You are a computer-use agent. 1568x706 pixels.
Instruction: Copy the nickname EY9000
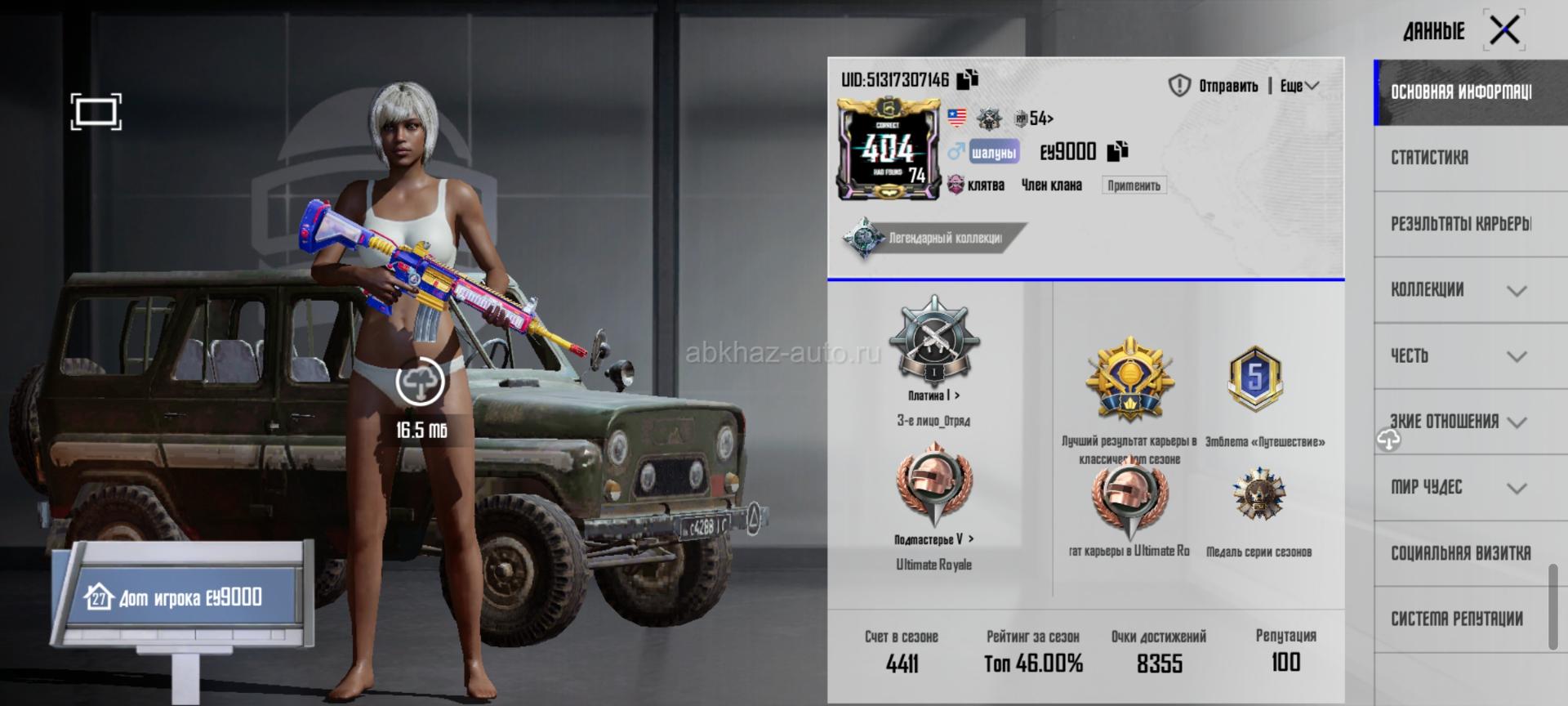(x=1117, y=151)
